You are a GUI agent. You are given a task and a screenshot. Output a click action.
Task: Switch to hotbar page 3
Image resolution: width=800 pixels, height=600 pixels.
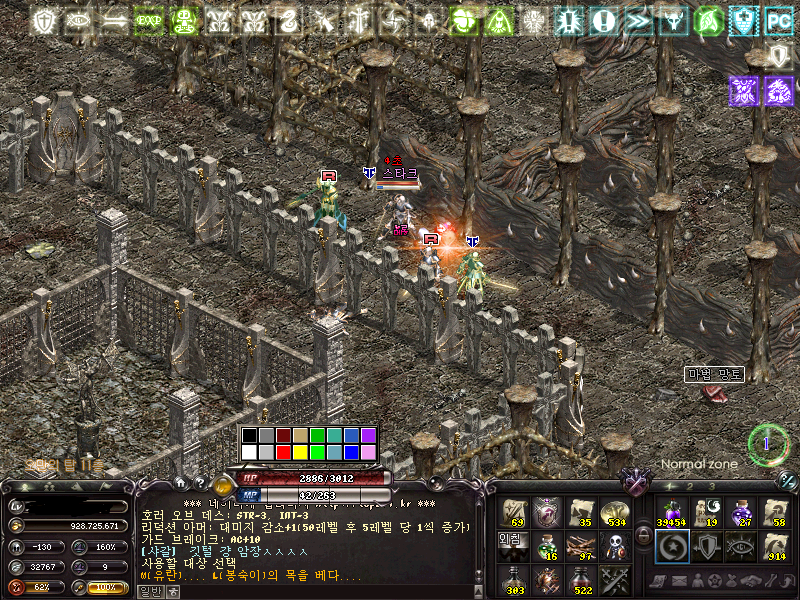click(x=711, y=486)
